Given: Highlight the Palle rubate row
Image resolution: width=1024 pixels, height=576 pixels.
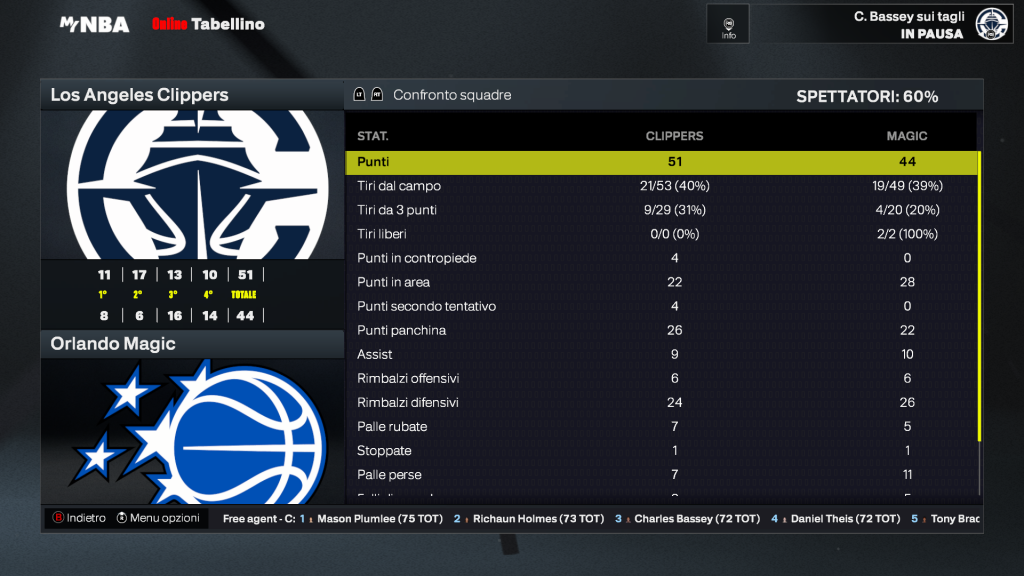Looking at the screenshot, I should point(660,426).
